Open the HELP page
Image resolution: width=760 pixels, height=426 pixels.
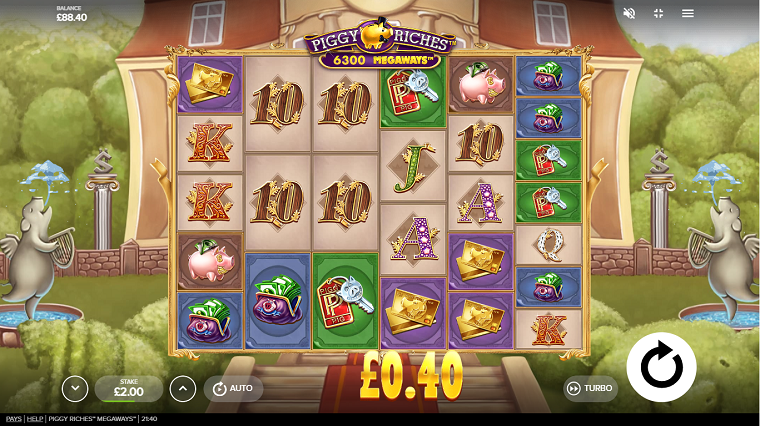pyautogui.click(x=34, y=419)
